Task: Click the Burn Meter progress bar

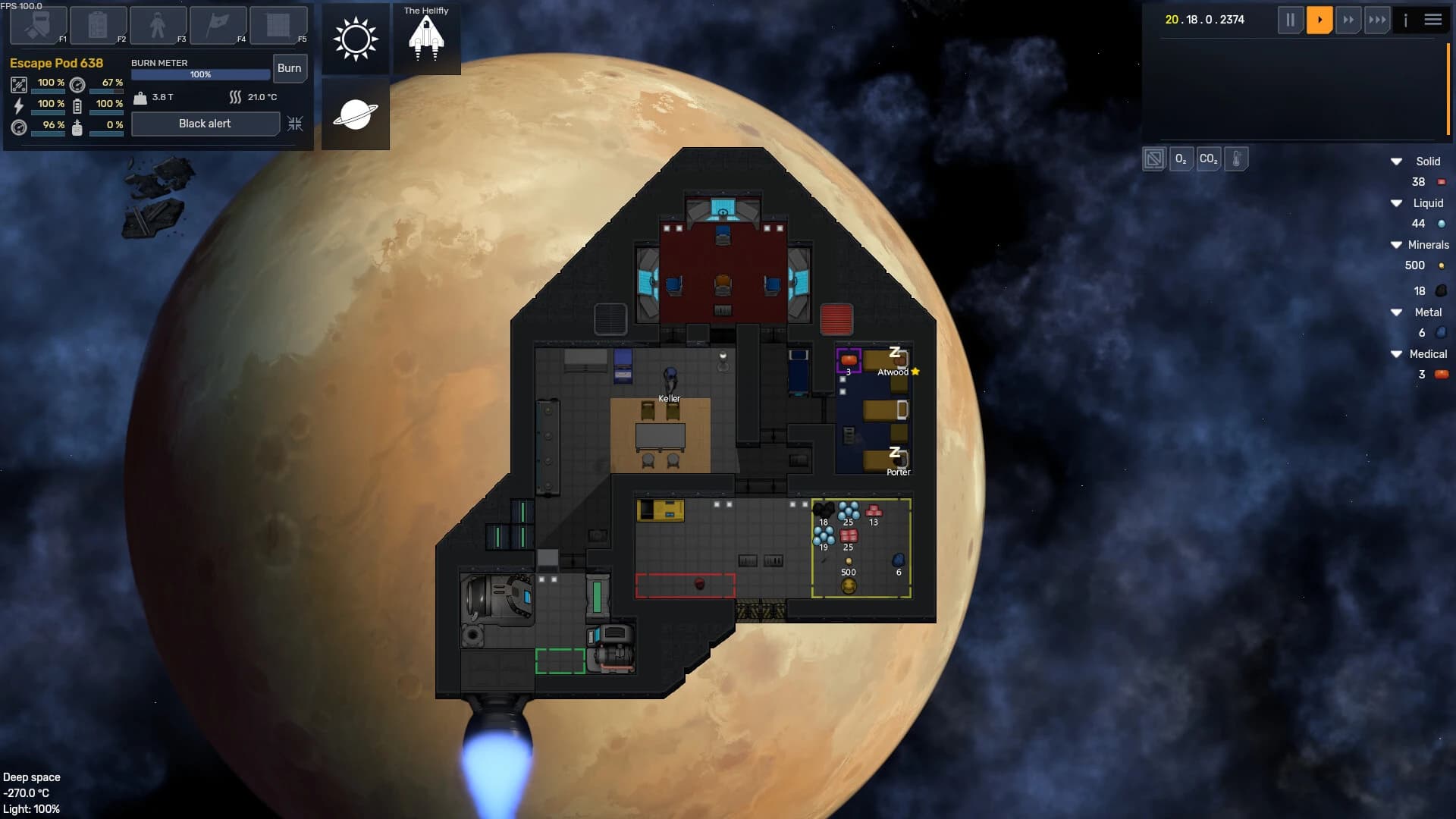Action: pos(199,74)
